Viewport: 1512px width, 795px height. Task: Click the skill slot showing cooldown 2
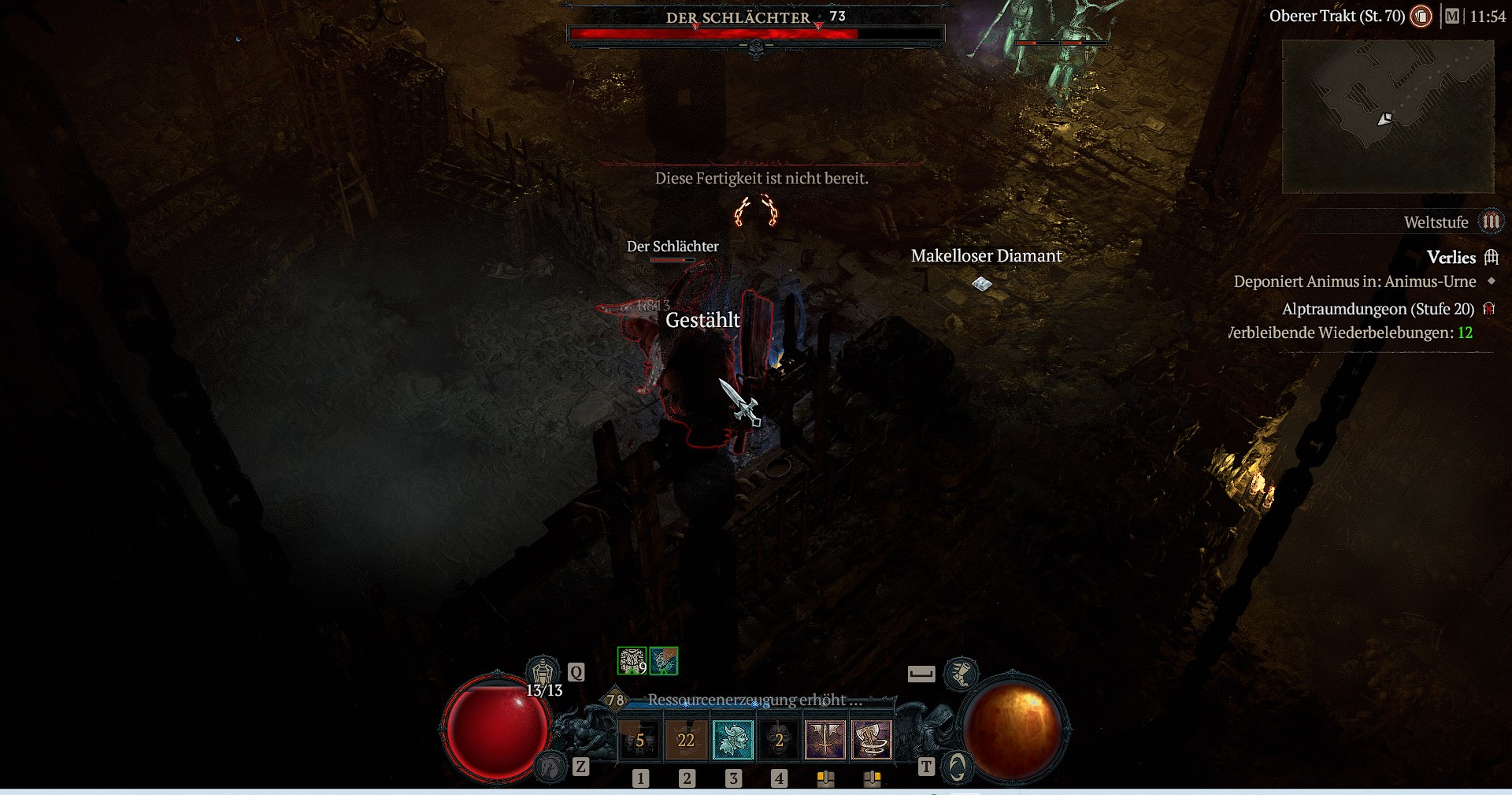779,740
